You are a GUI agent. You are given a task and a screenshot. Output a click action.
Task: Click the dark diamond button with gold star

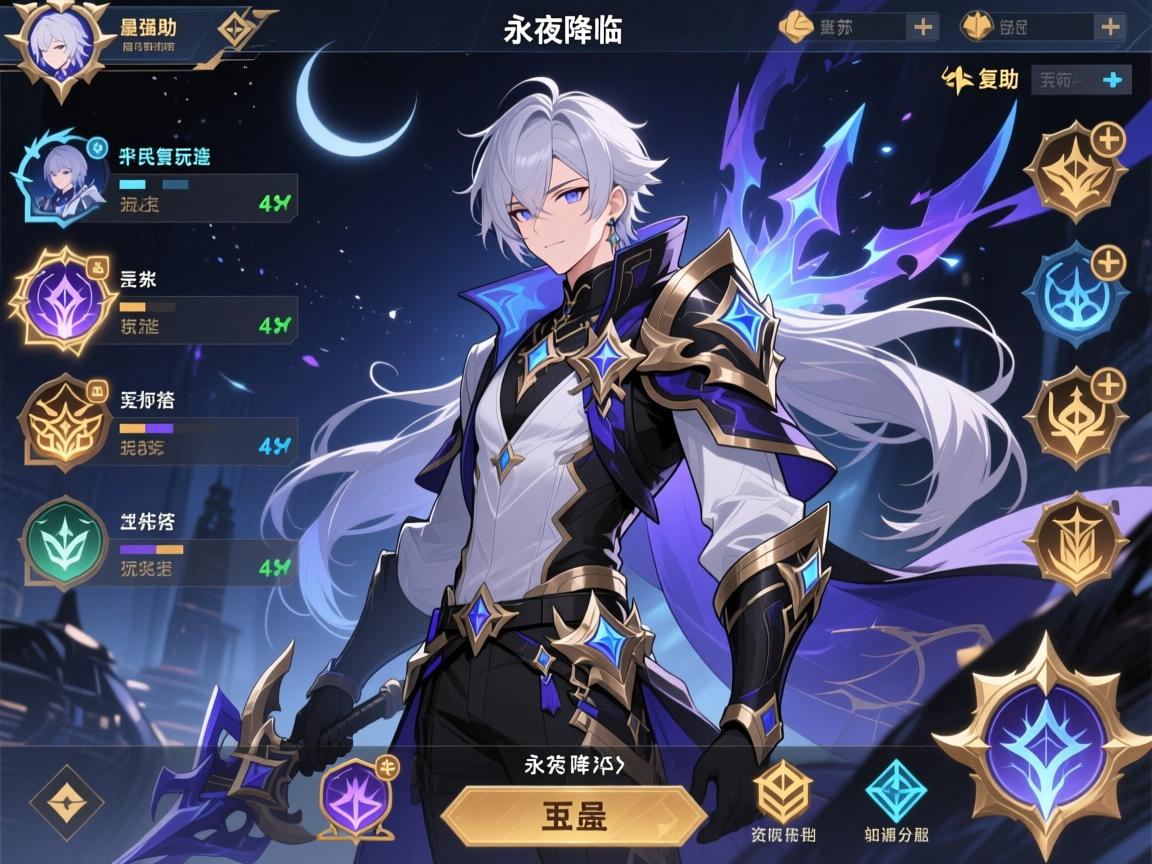coord(67,801)
